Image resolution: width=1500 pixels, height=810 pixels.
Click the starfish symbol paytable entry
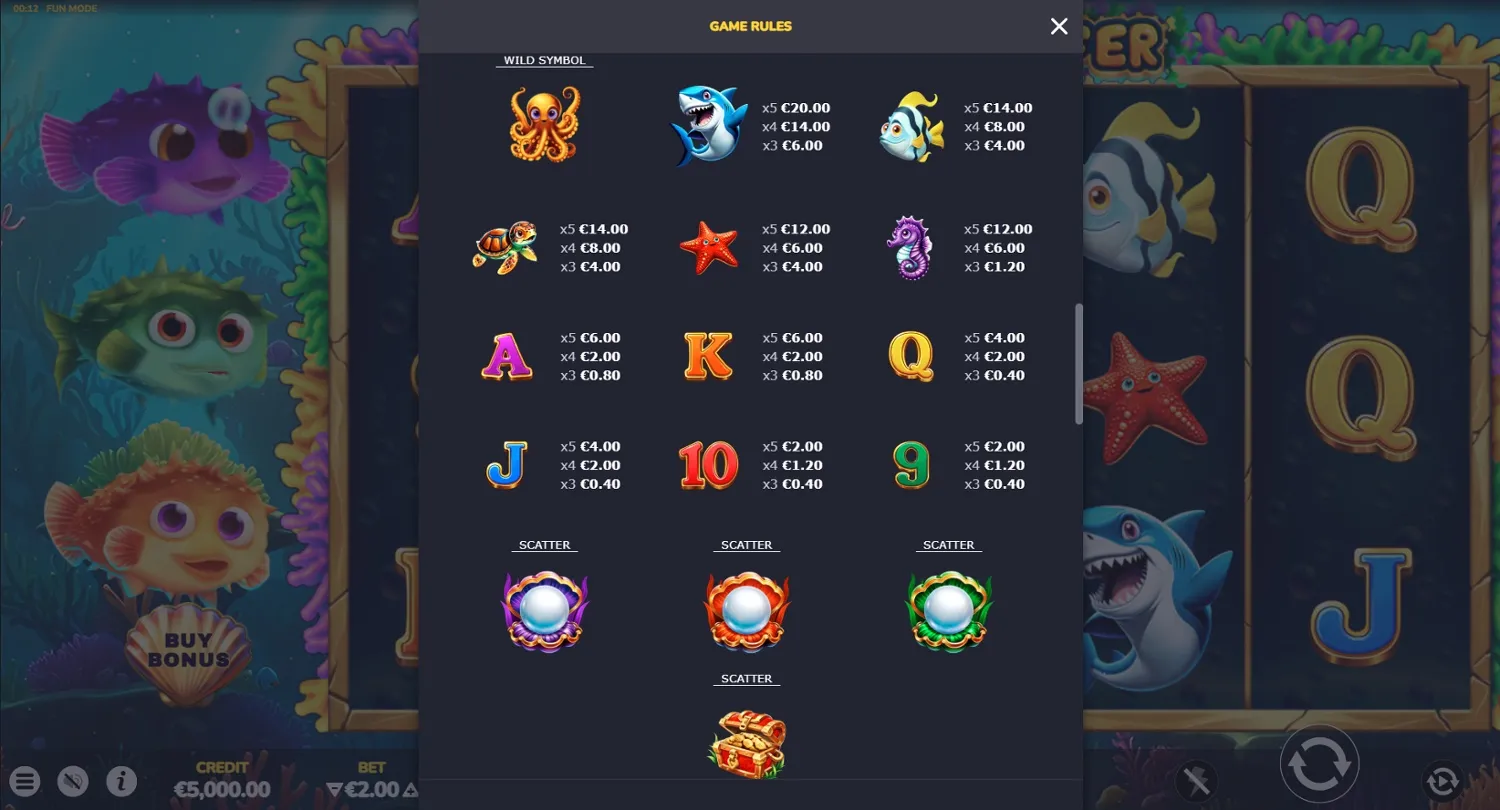pos(708,247)
